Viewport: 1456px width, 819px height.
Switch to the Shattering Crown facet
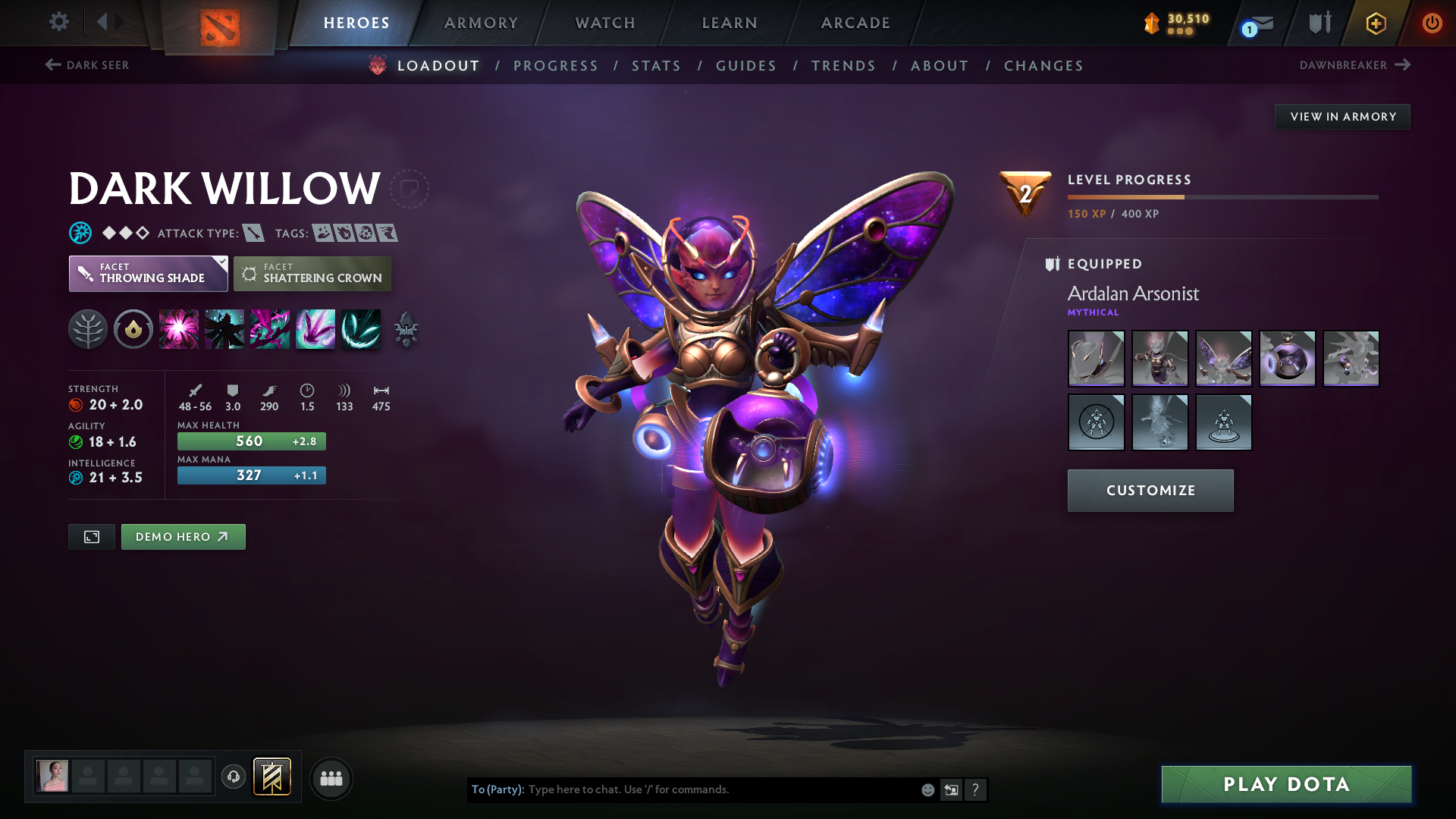point(312,274)
